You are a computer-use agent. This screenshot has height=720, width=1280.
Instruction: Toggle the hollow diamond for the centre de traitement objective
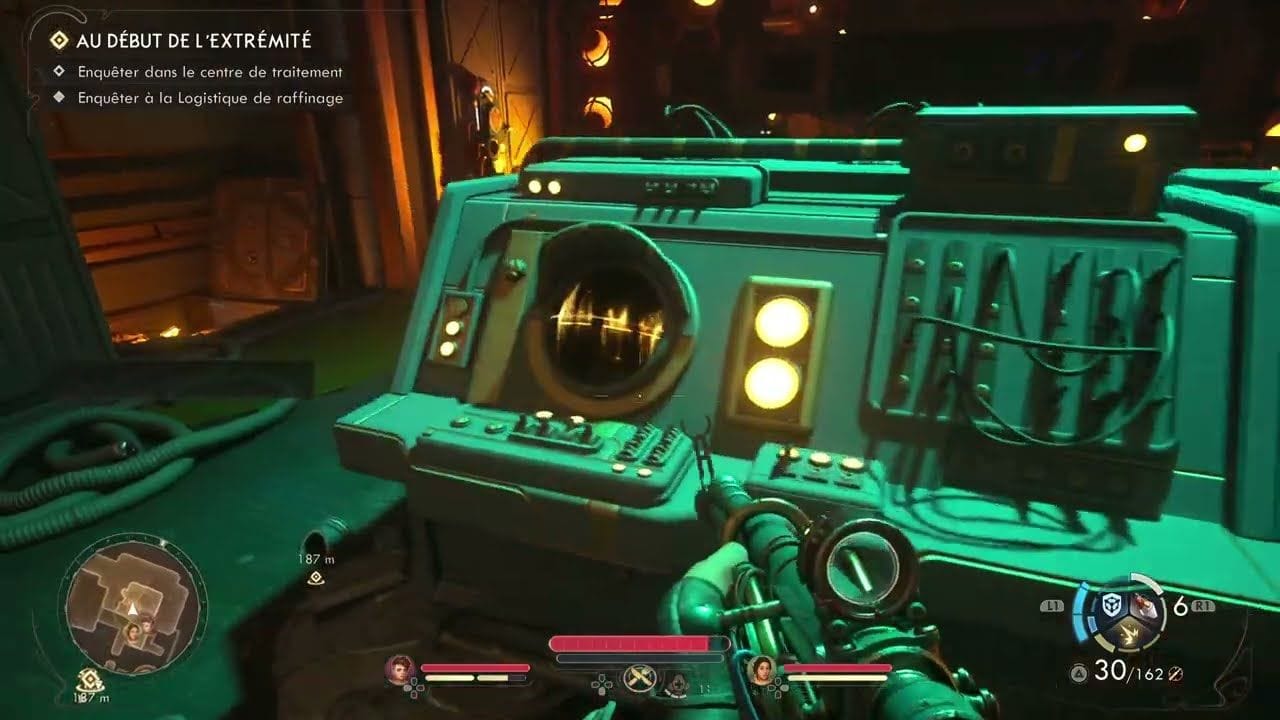(61, 72)
